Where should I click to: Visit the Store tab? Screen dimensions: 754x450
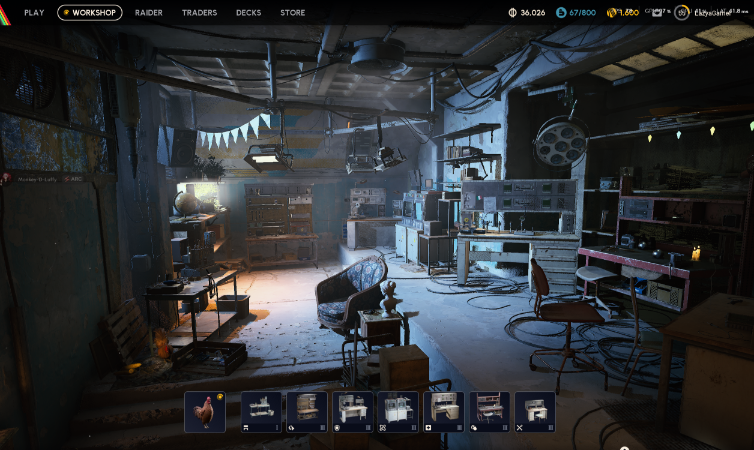(x=293, y=13)
